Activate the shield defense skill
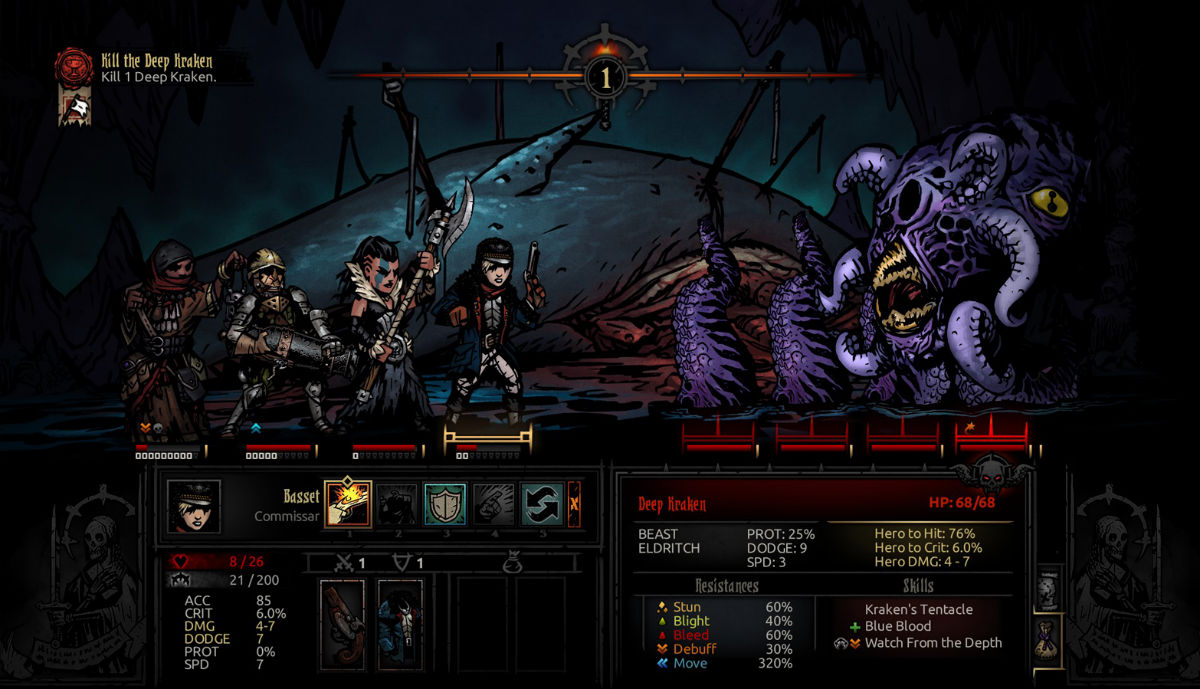Screen dimensions: 1200x689 click(445, 505)
